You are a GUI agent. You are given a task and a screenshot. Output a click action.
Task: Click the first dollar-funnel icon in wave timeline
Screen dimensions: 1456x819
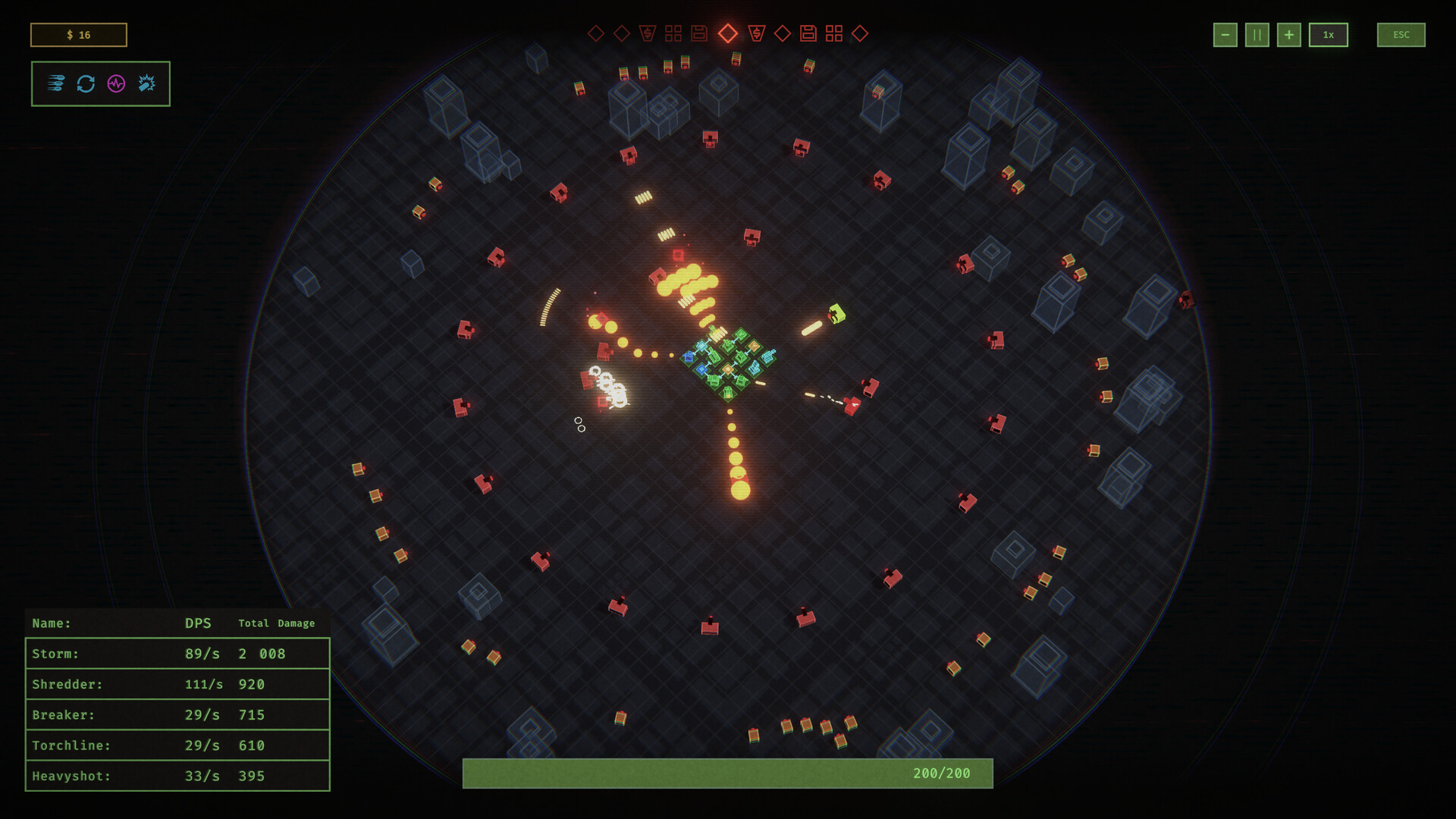647,33
